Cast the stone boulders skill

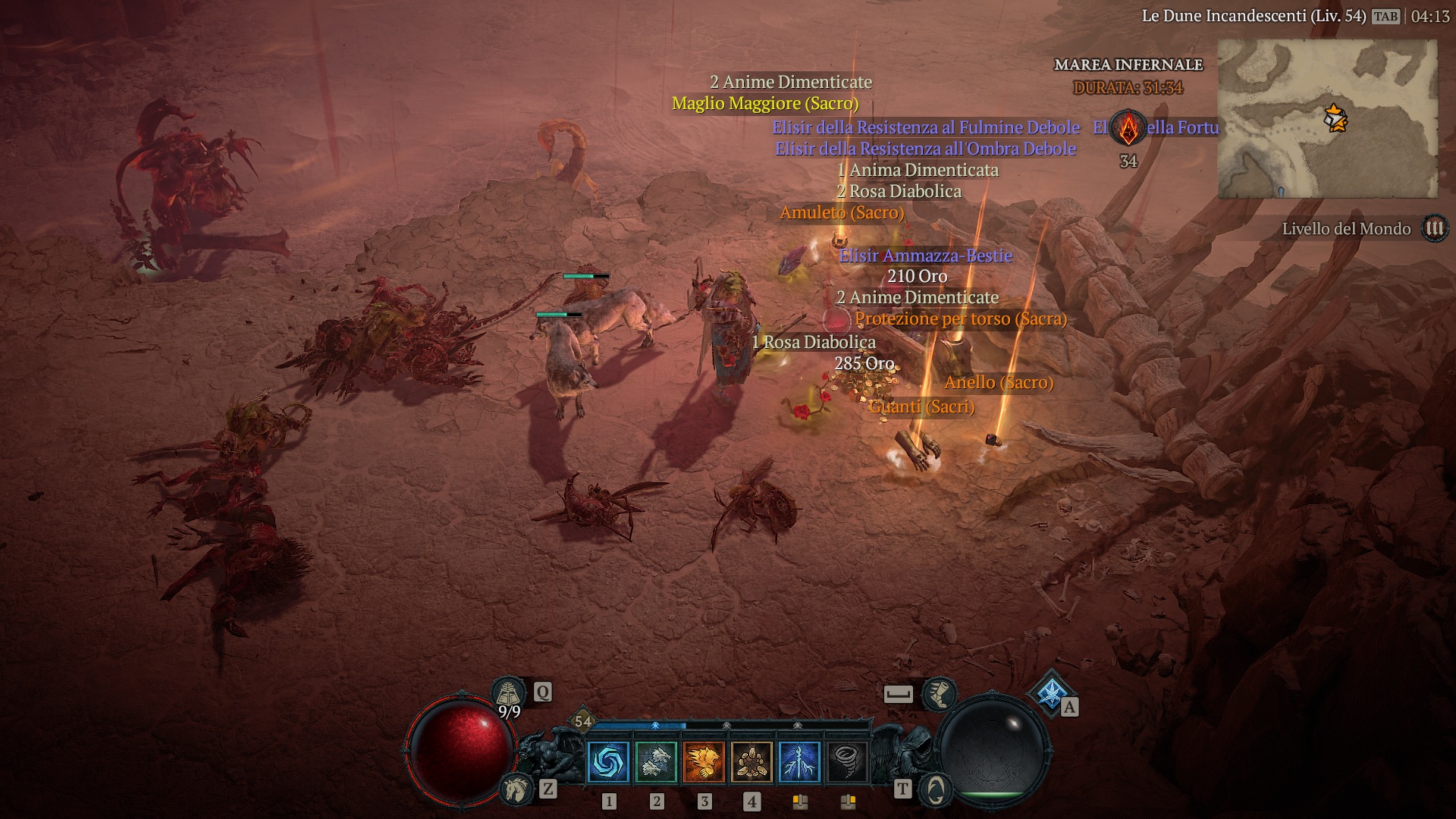[752, 761]
